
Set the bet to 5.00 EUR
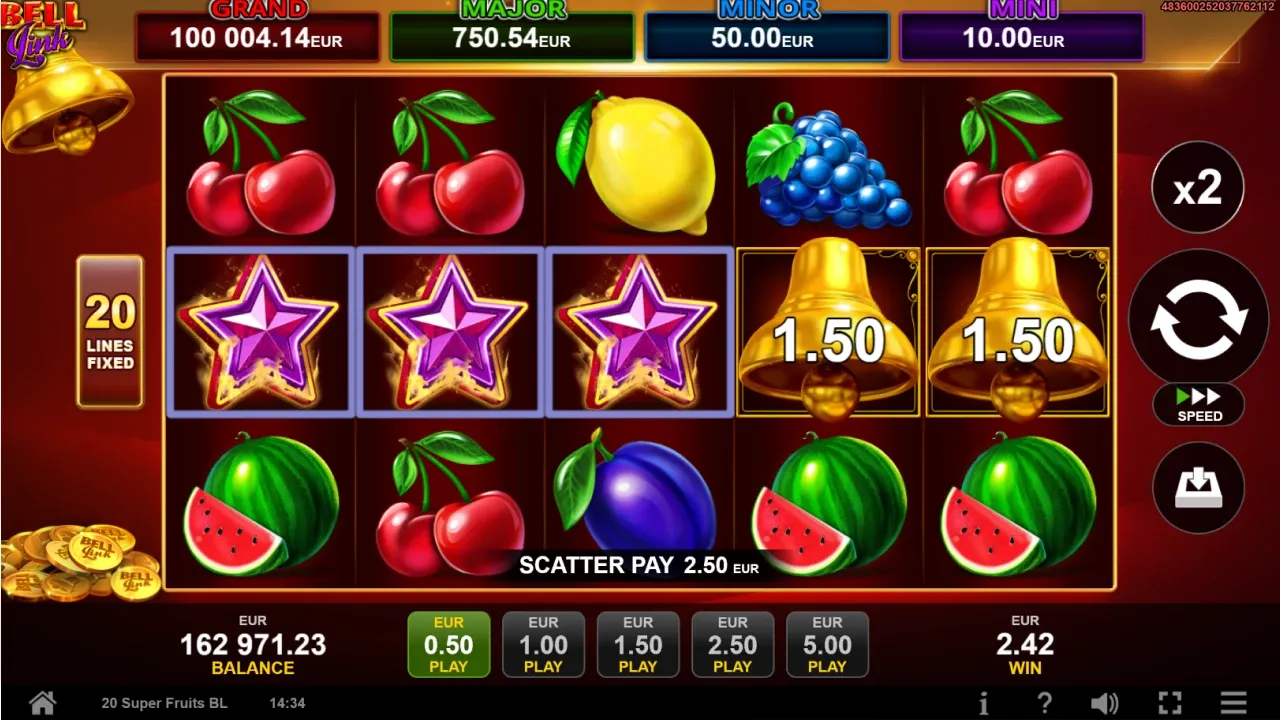(x=828, y=644)
